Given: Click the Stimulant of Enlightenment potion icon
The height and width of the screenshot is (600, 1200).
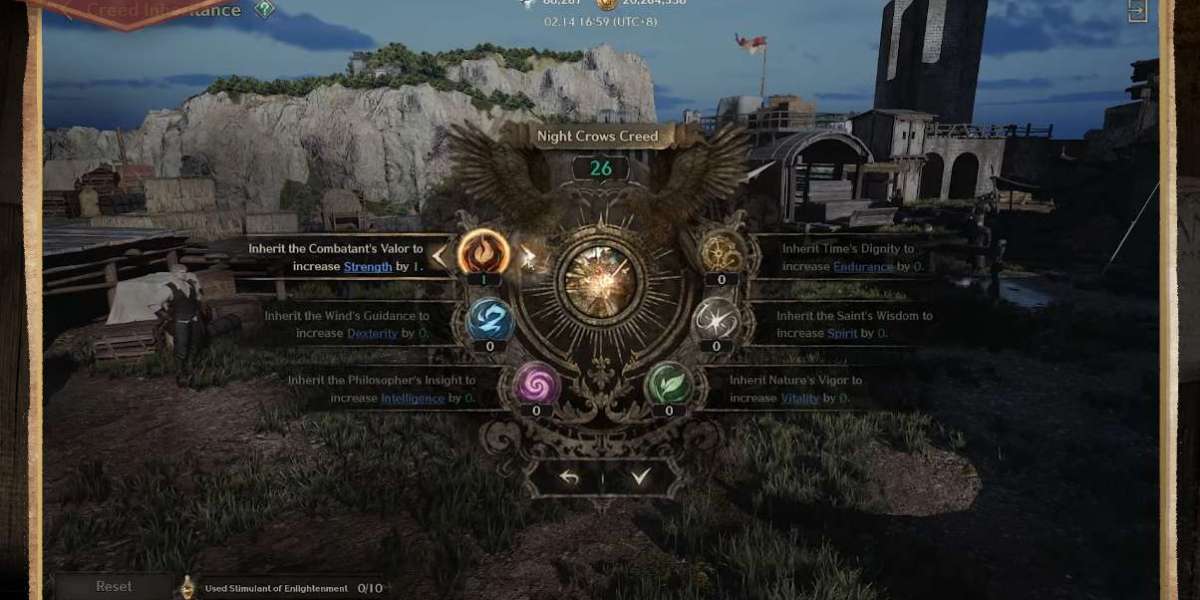Looking at the screenshot, I should [187, 587].
